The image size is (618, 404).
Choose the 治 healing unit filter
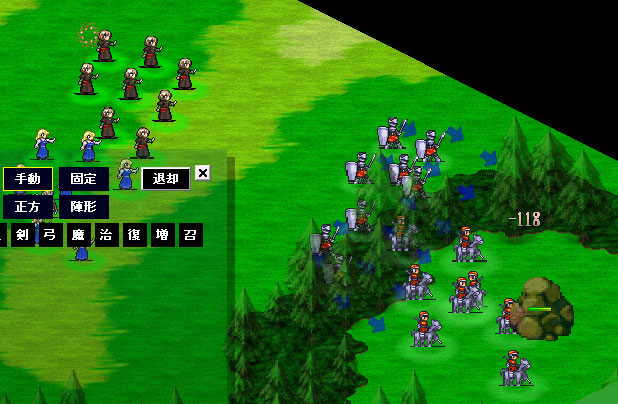[x=106, y=235]
